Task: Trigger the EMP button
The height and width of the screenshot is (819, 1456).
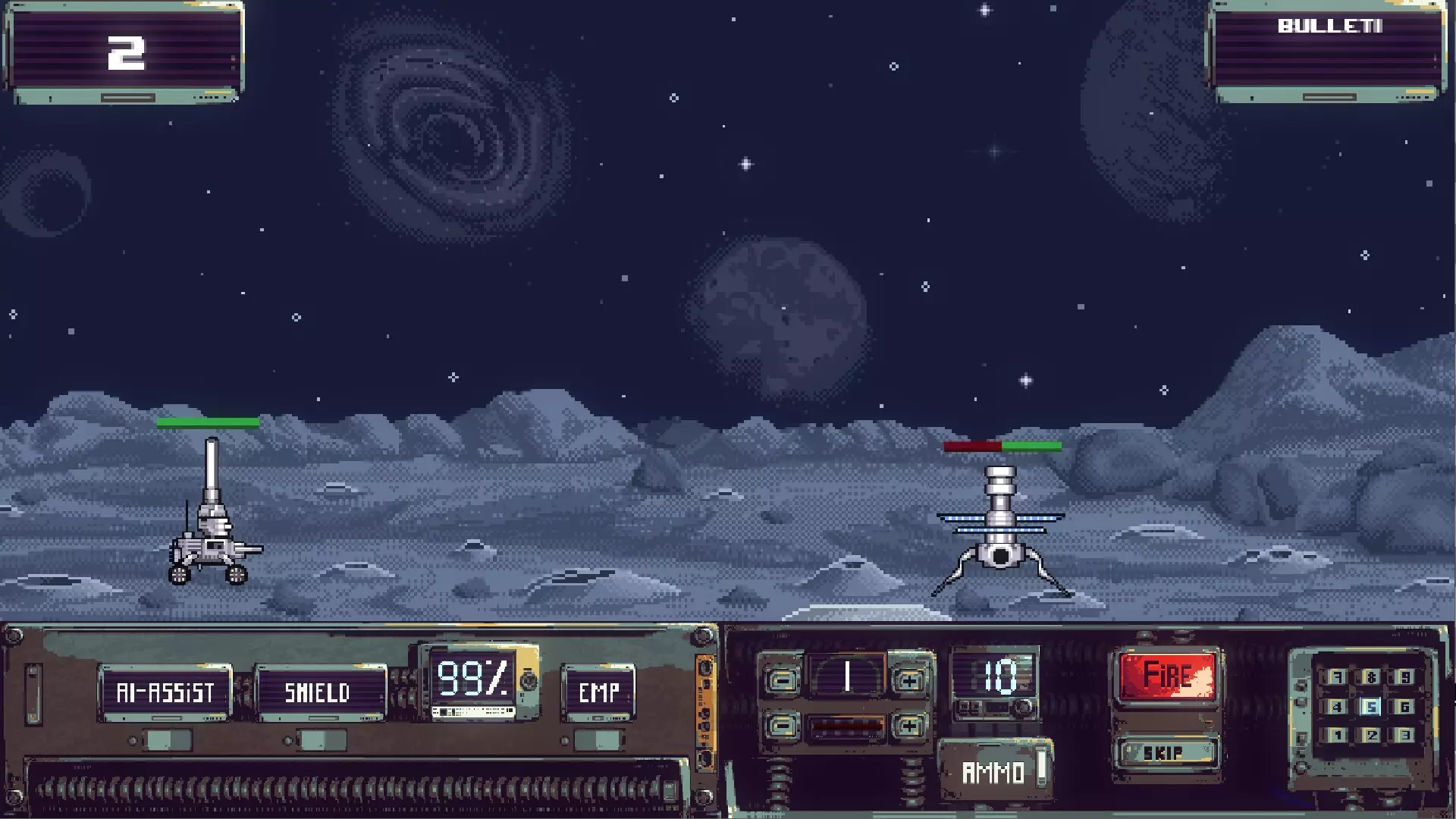Action: pyautogui.click(x=599, y=692)
